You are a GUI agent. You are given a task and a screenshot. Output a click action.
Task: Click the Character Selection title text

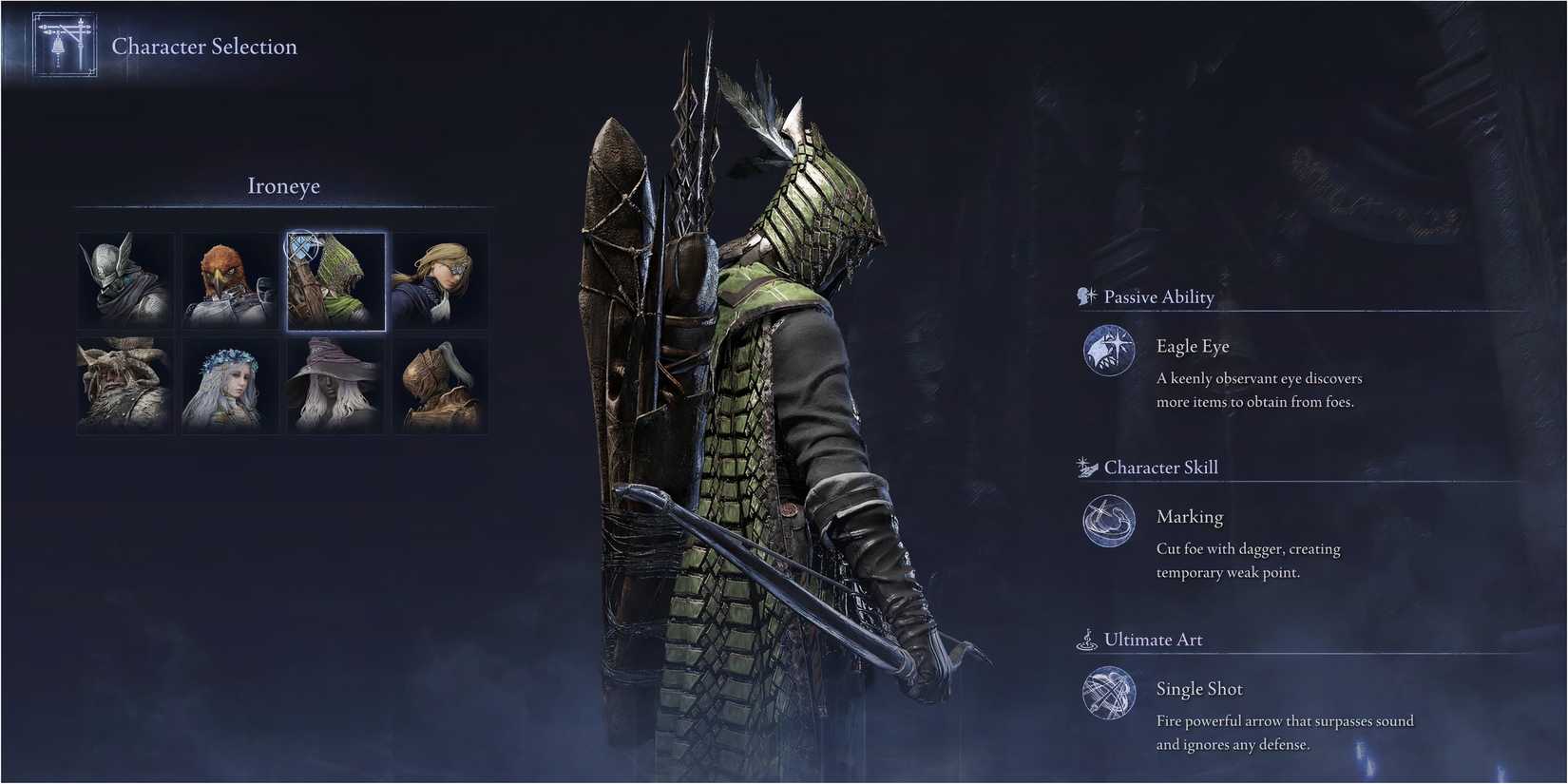(x=204, y=46)
